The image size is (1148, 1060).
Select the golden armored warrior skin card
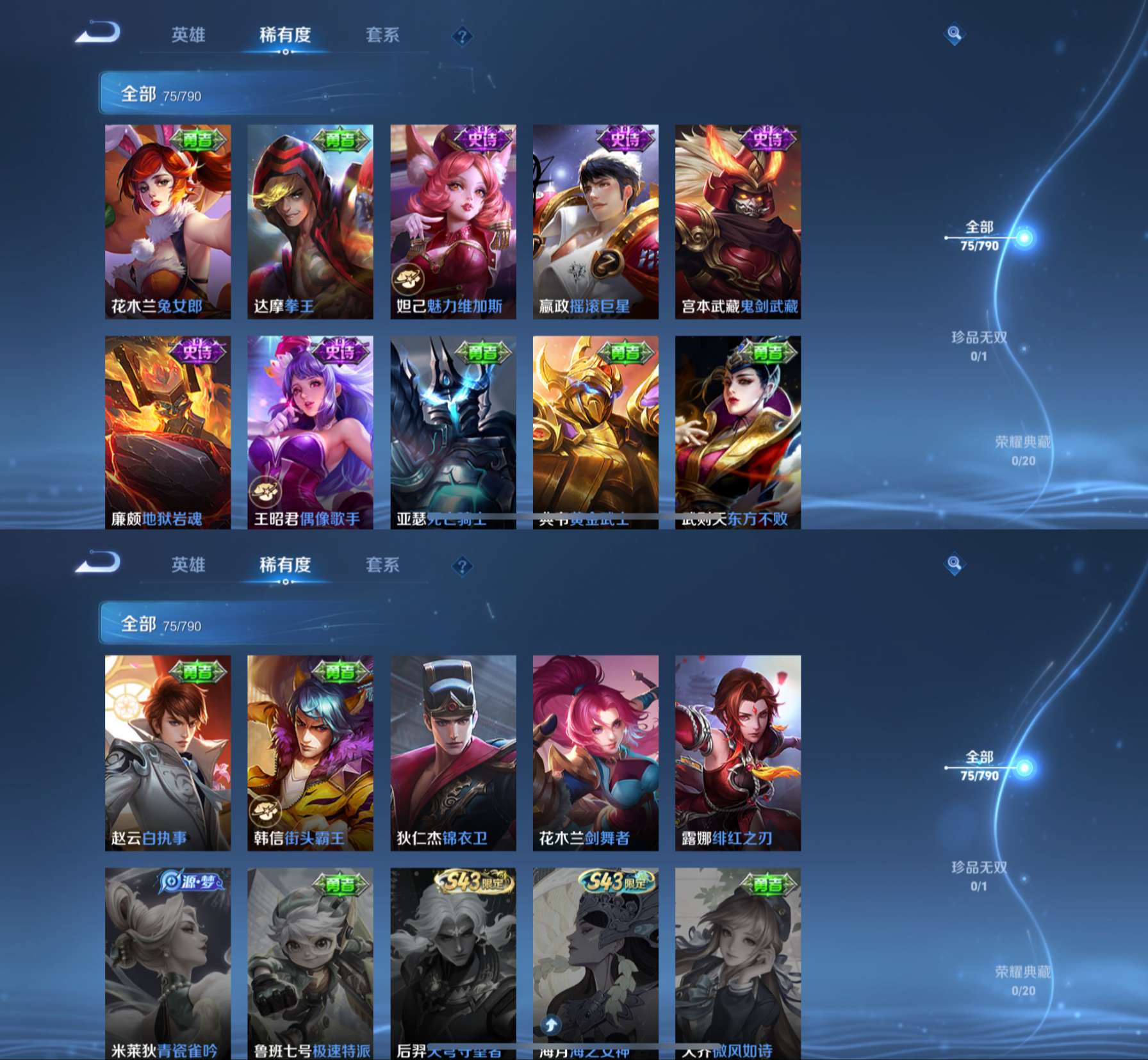595,432
